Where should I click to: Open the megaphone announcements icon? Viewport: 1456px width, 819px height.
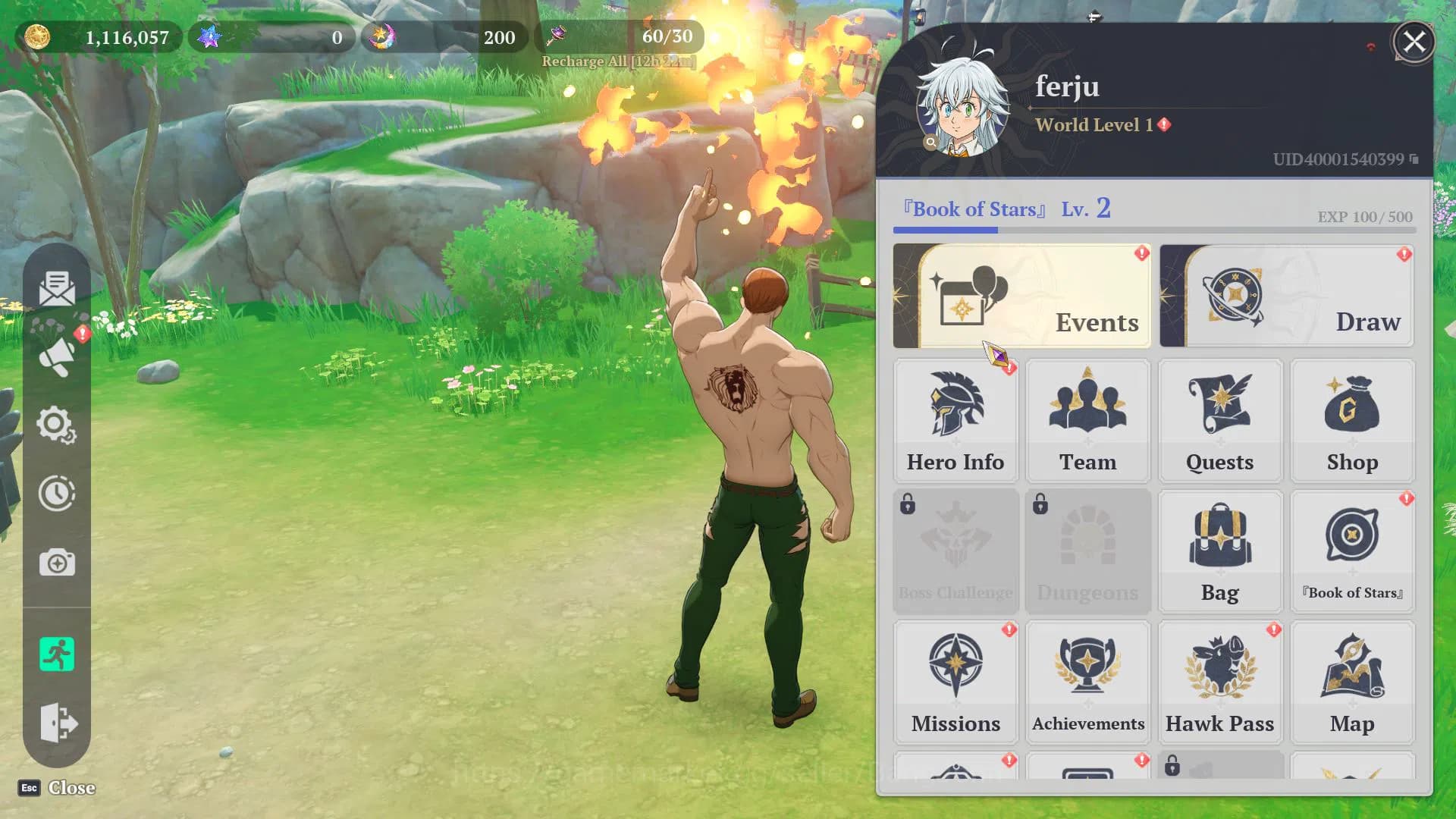pos(57,356)
